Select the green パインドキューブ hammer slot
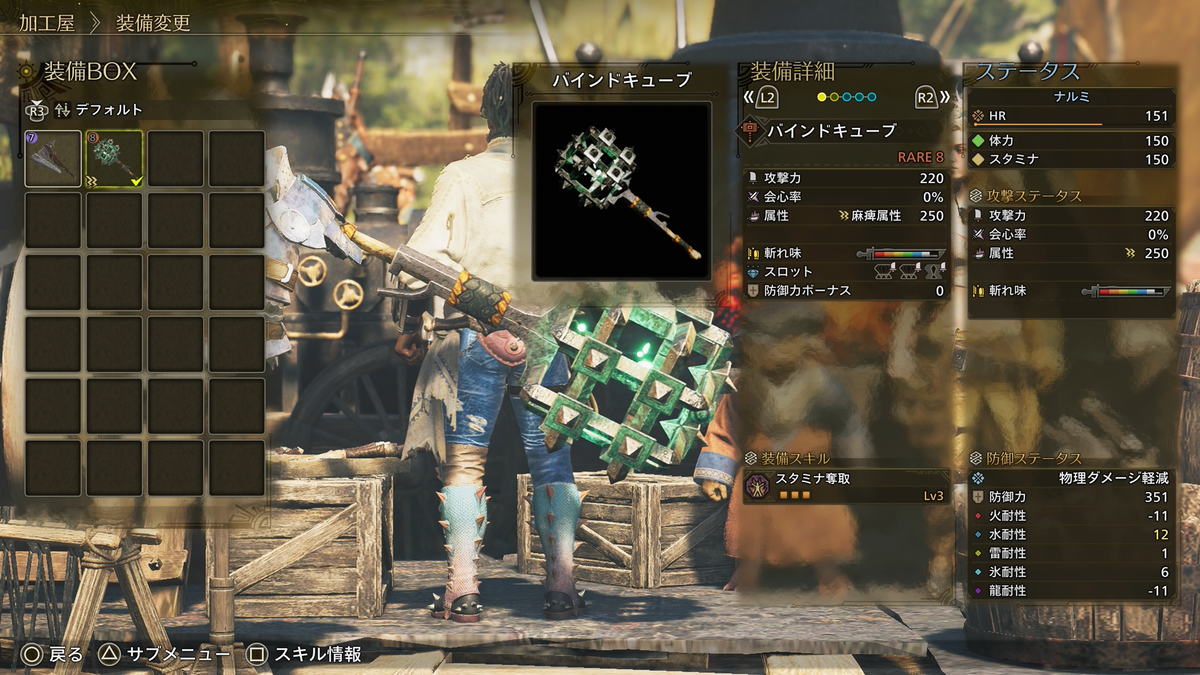 115,159
